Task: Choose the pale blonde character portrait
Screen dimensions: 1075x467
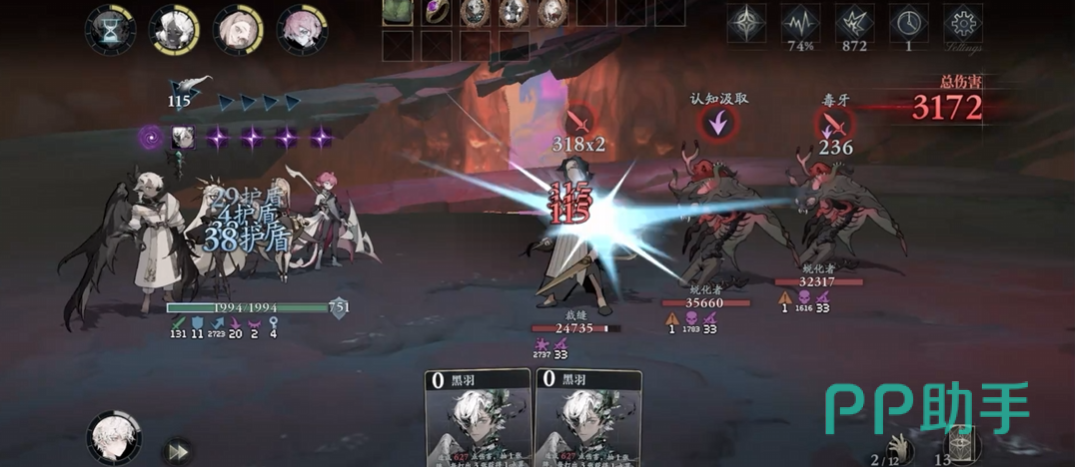Action: tap(237, 28)
